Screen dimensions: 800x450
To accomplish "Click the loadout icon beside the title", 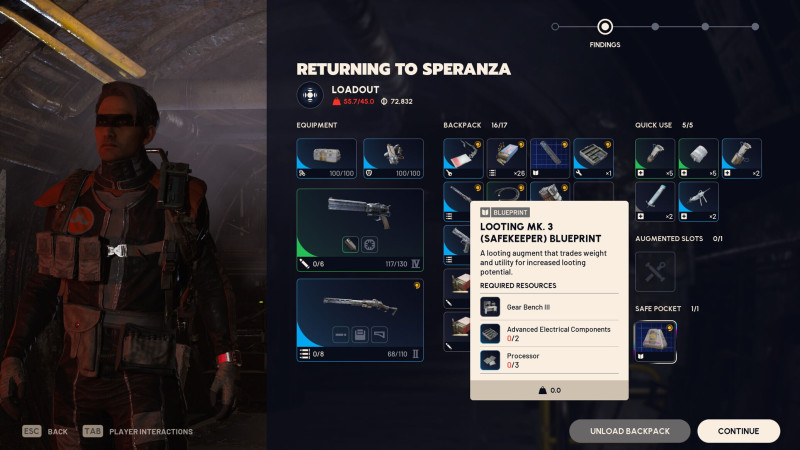I will (310, 96).
